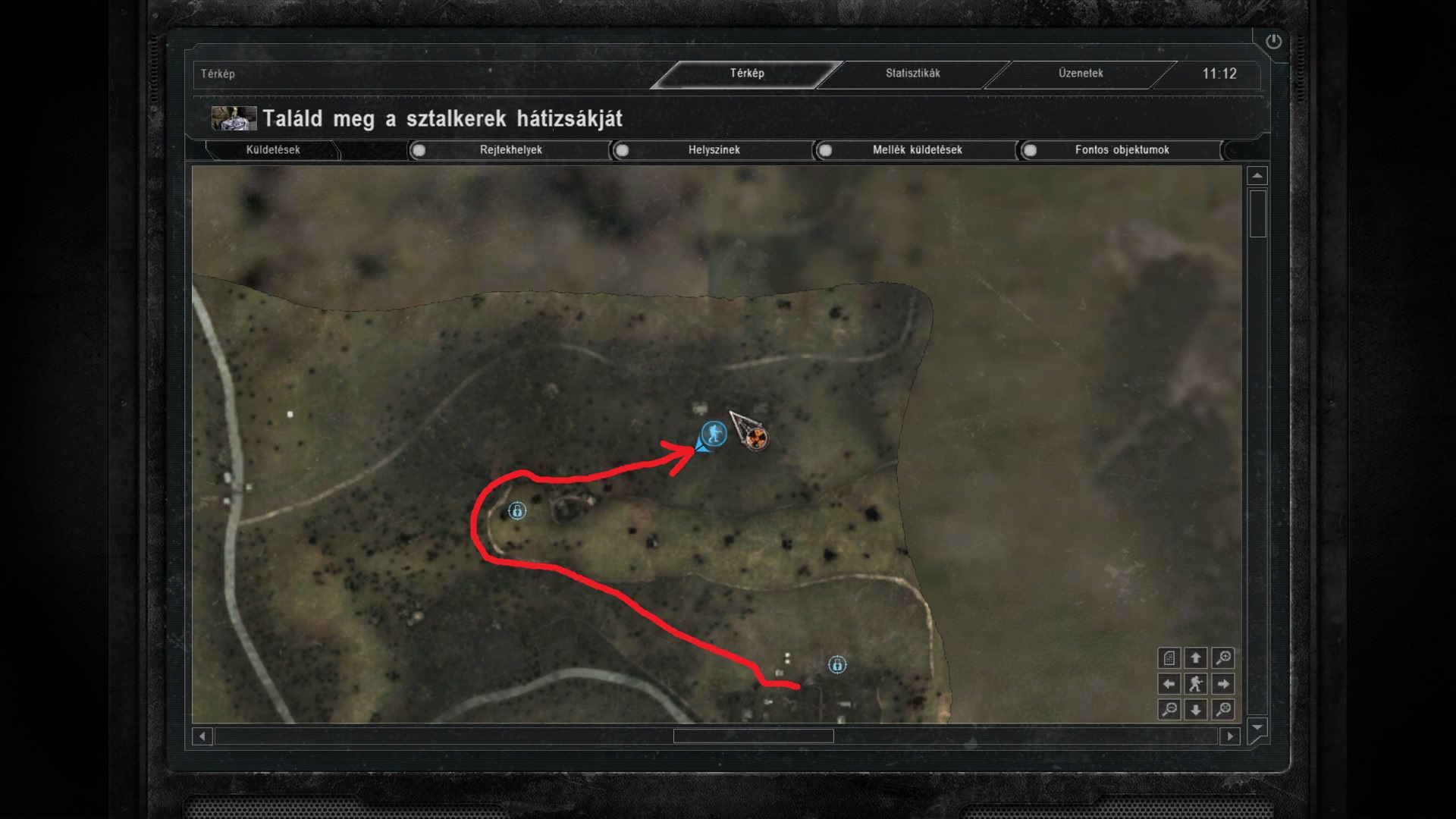Toggle the Rejtekhelyek map filter

pyautogui.click(x=419, y=150)
